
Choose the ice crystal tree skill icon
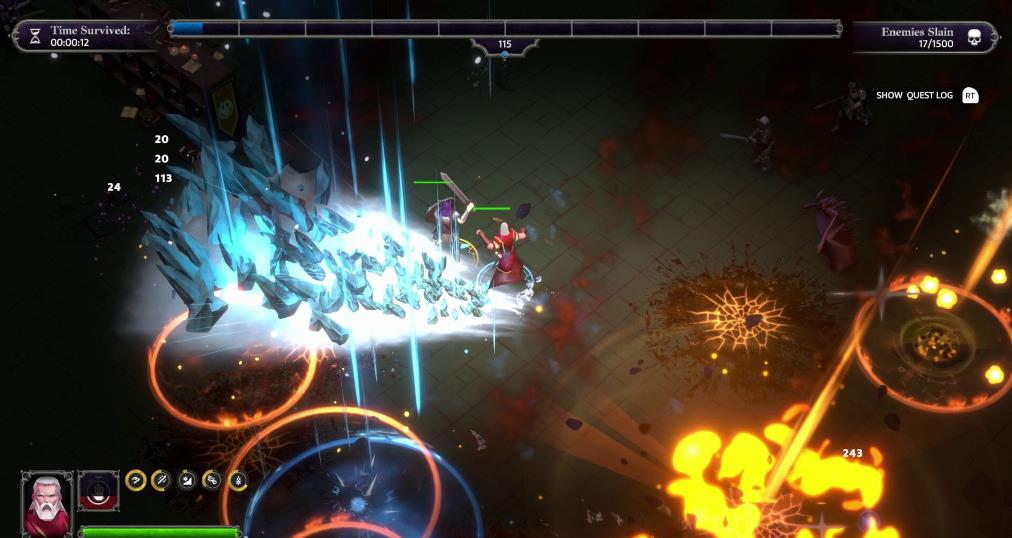pos(238,481)
